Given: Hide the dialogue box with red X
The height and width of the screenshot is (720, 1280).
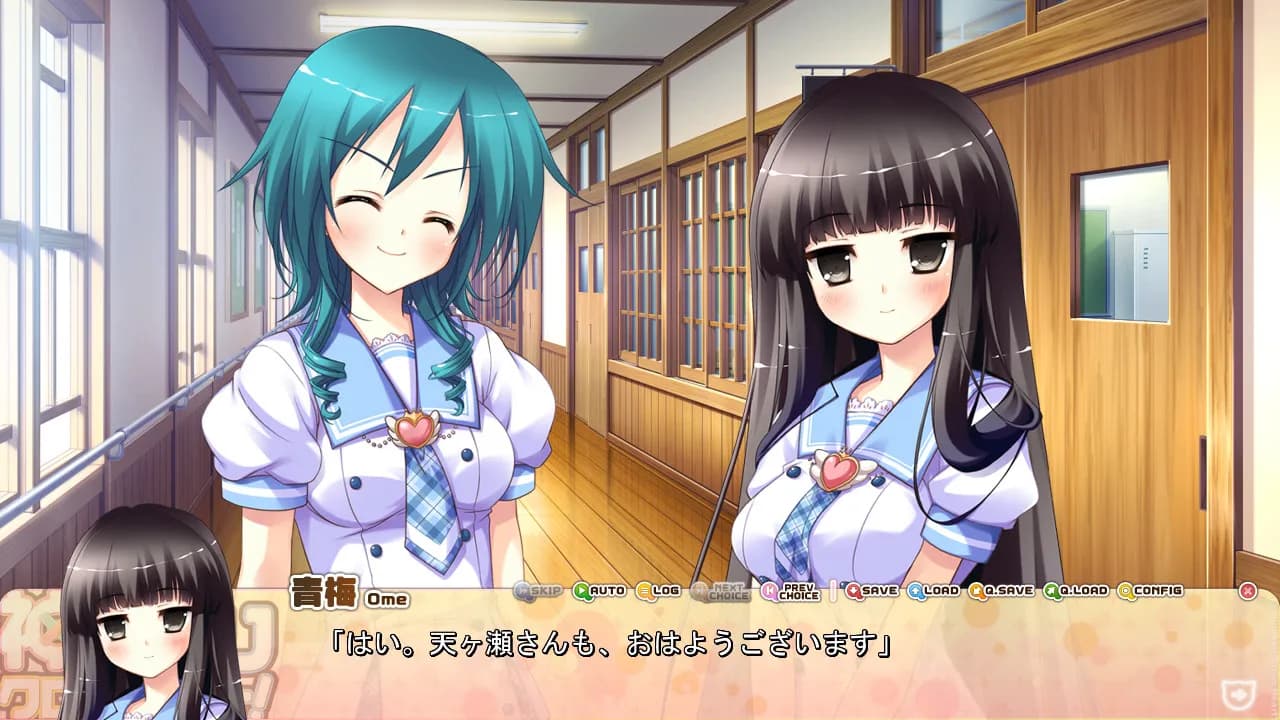Looking at the screenshot, I should (1247, 591).
